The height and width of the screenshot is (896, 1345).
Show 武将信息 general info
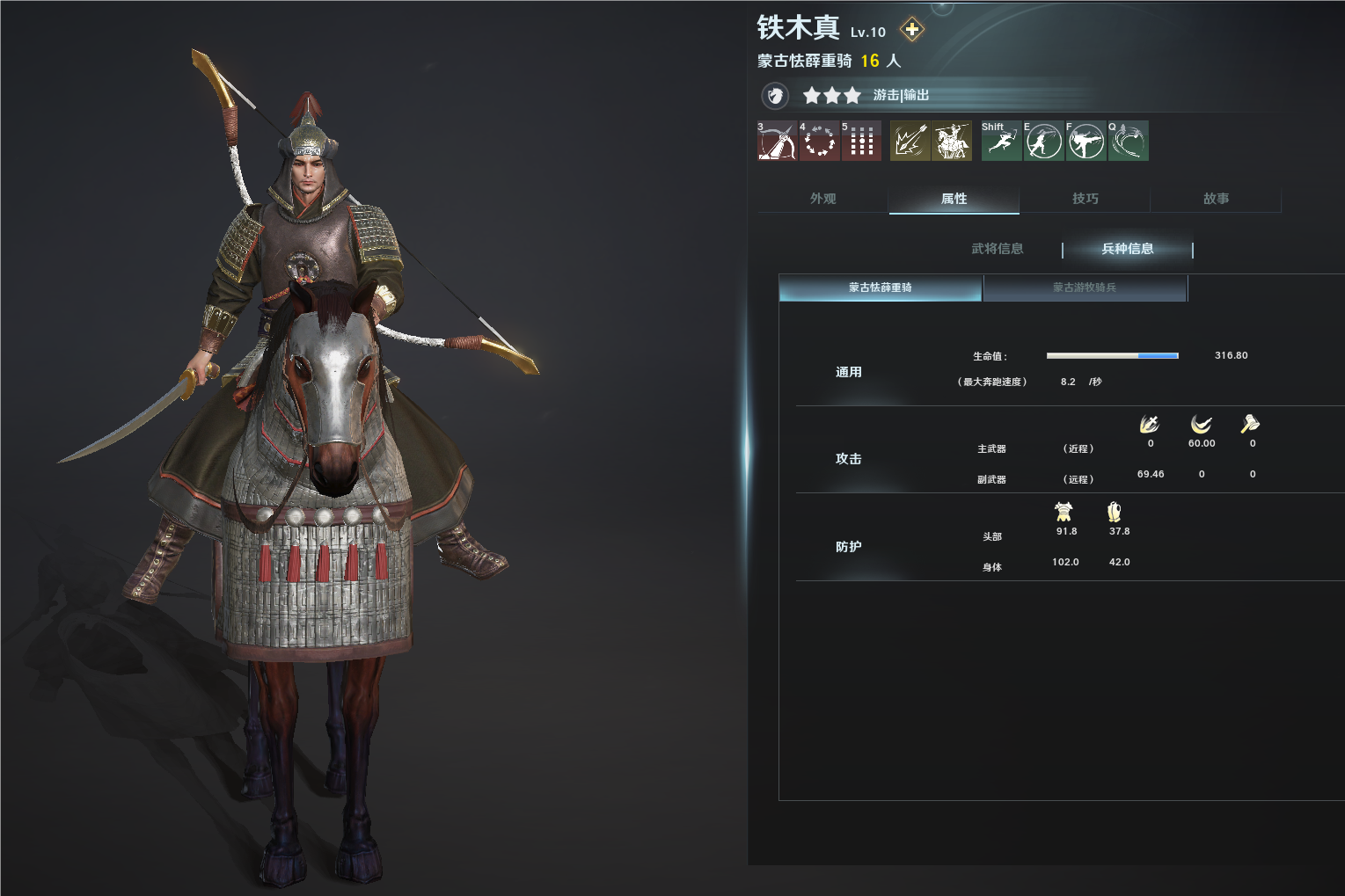[x=997, y=249]
